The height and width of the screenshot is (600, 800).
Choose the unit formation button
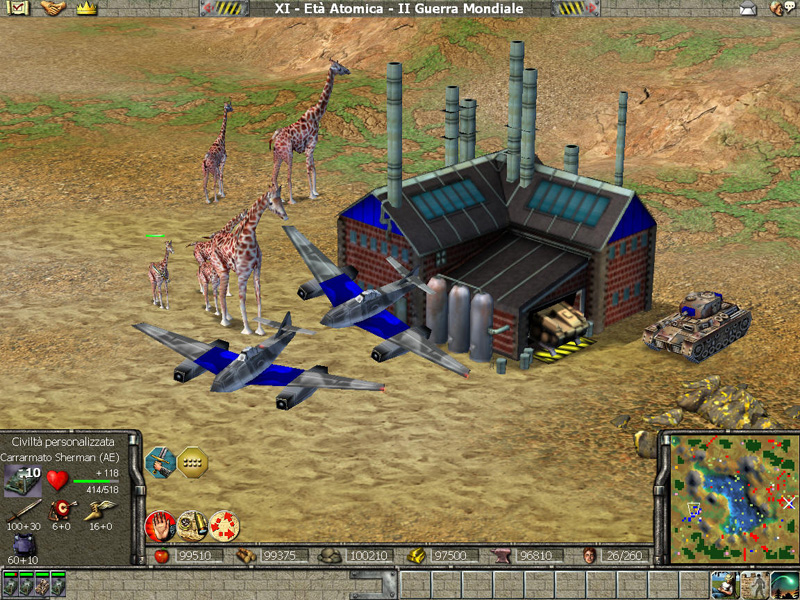pyautogui.click(x=192, y=460)
